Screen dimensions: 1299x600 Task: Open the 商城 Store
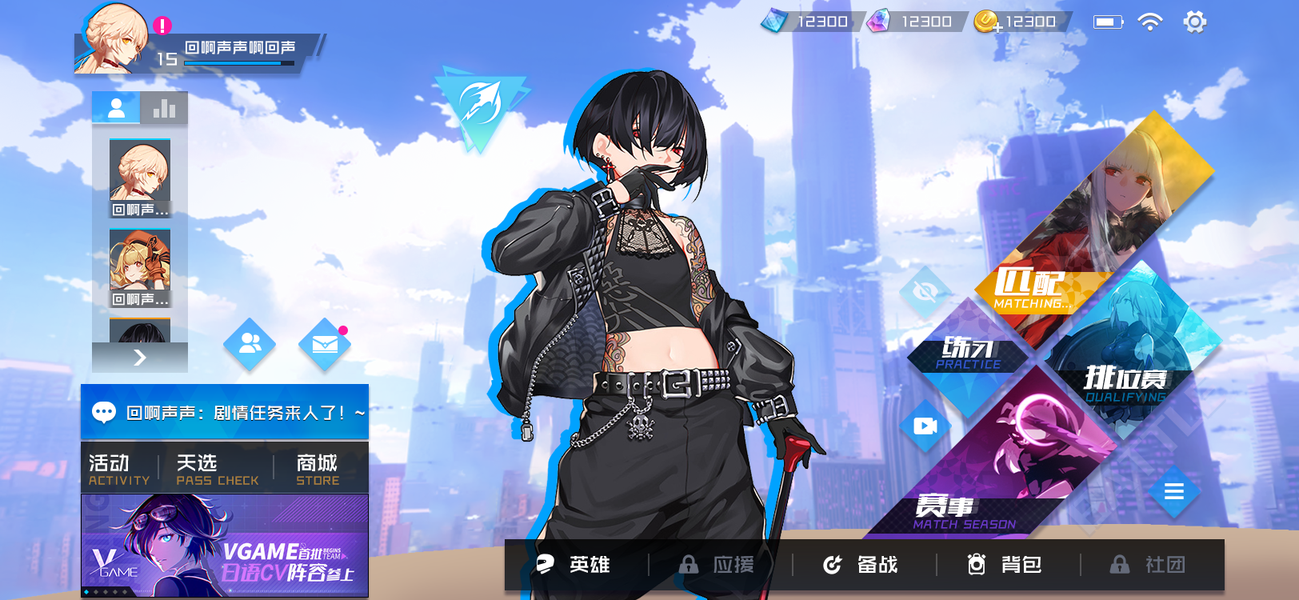(x=317, y=469)
